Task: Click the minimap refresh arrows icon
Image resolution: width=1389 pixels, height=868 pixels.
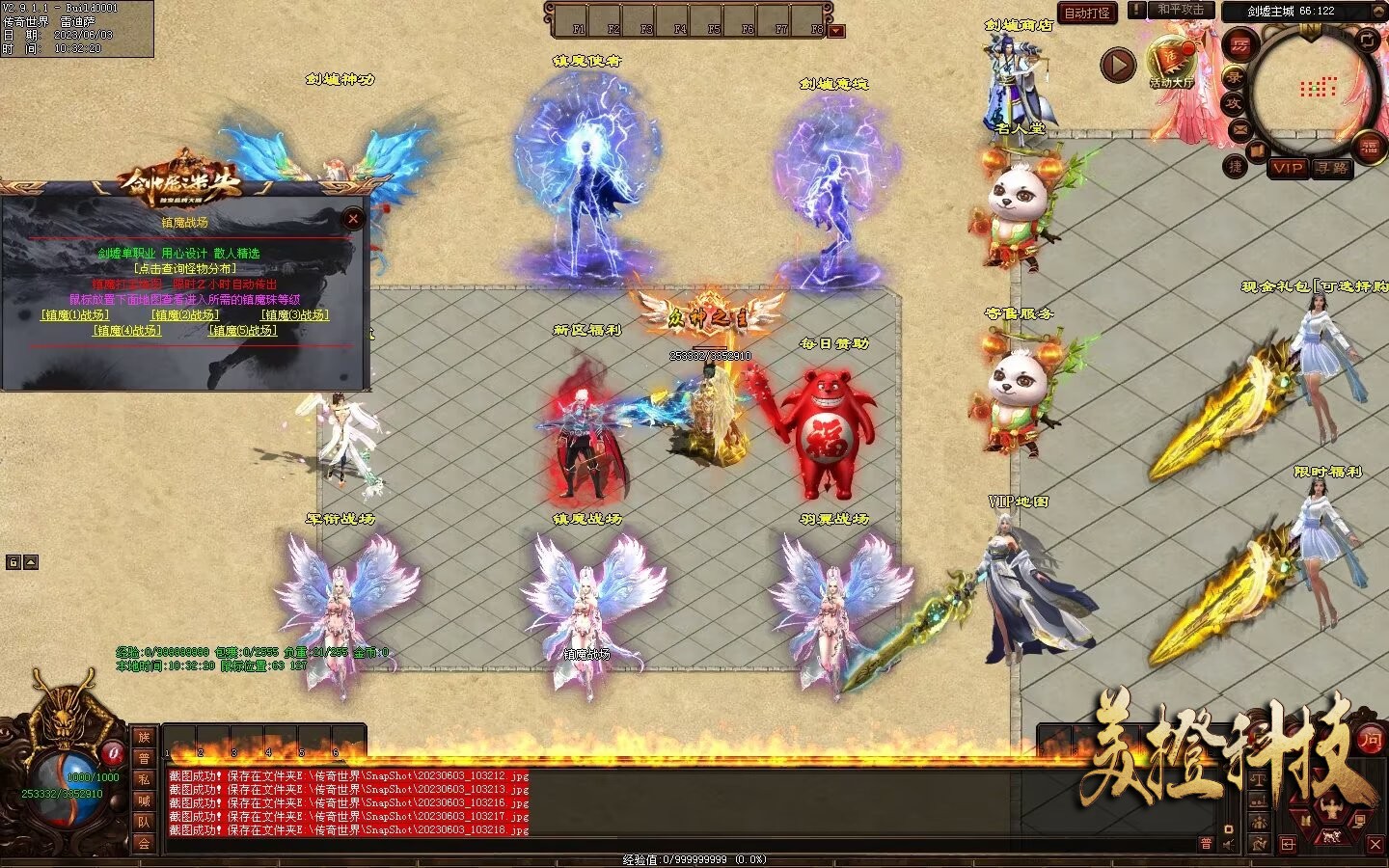Action: point(1367,39)
